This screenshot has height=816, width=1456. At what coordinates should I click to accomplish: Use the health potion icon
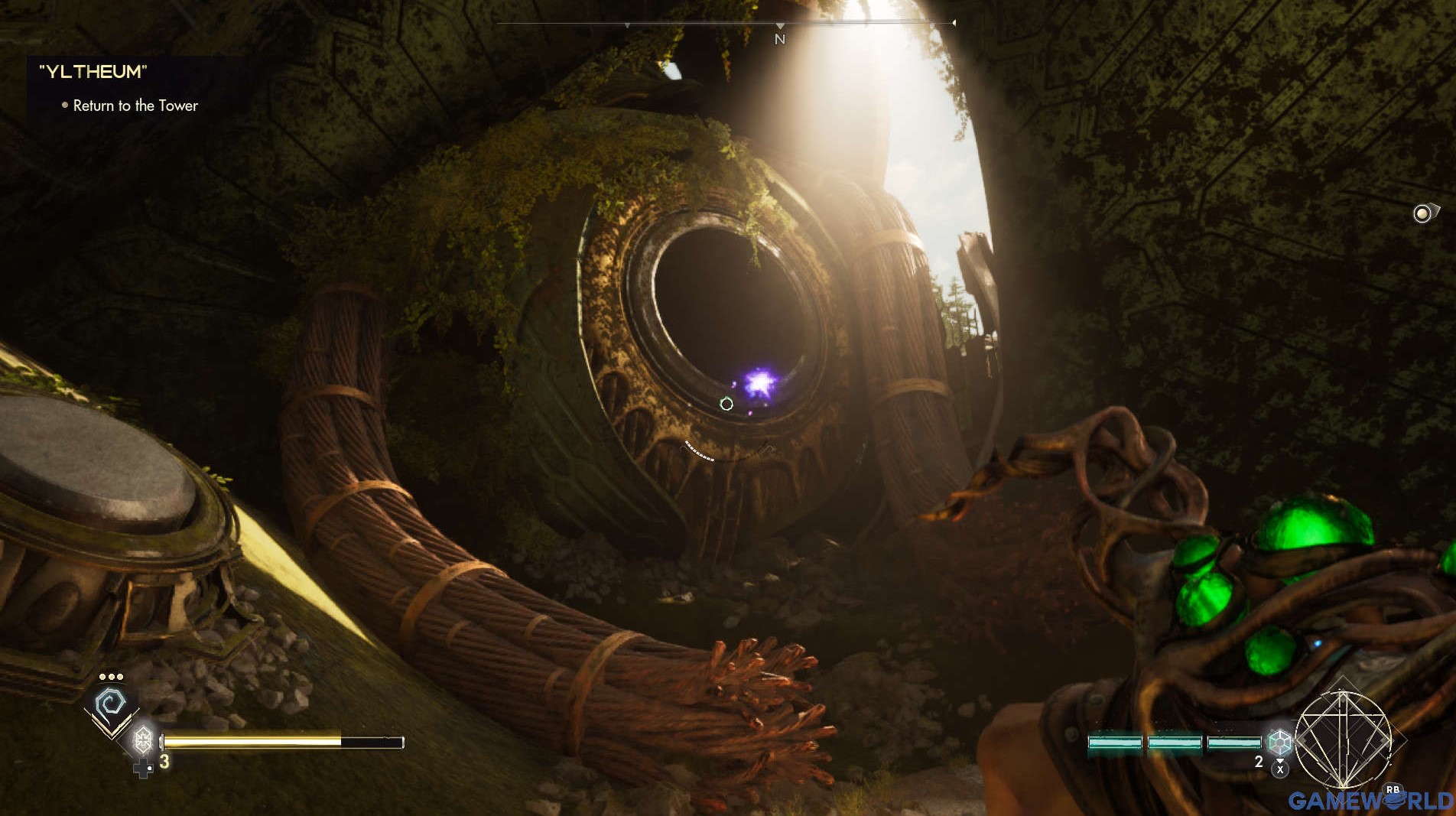(143, 740)
